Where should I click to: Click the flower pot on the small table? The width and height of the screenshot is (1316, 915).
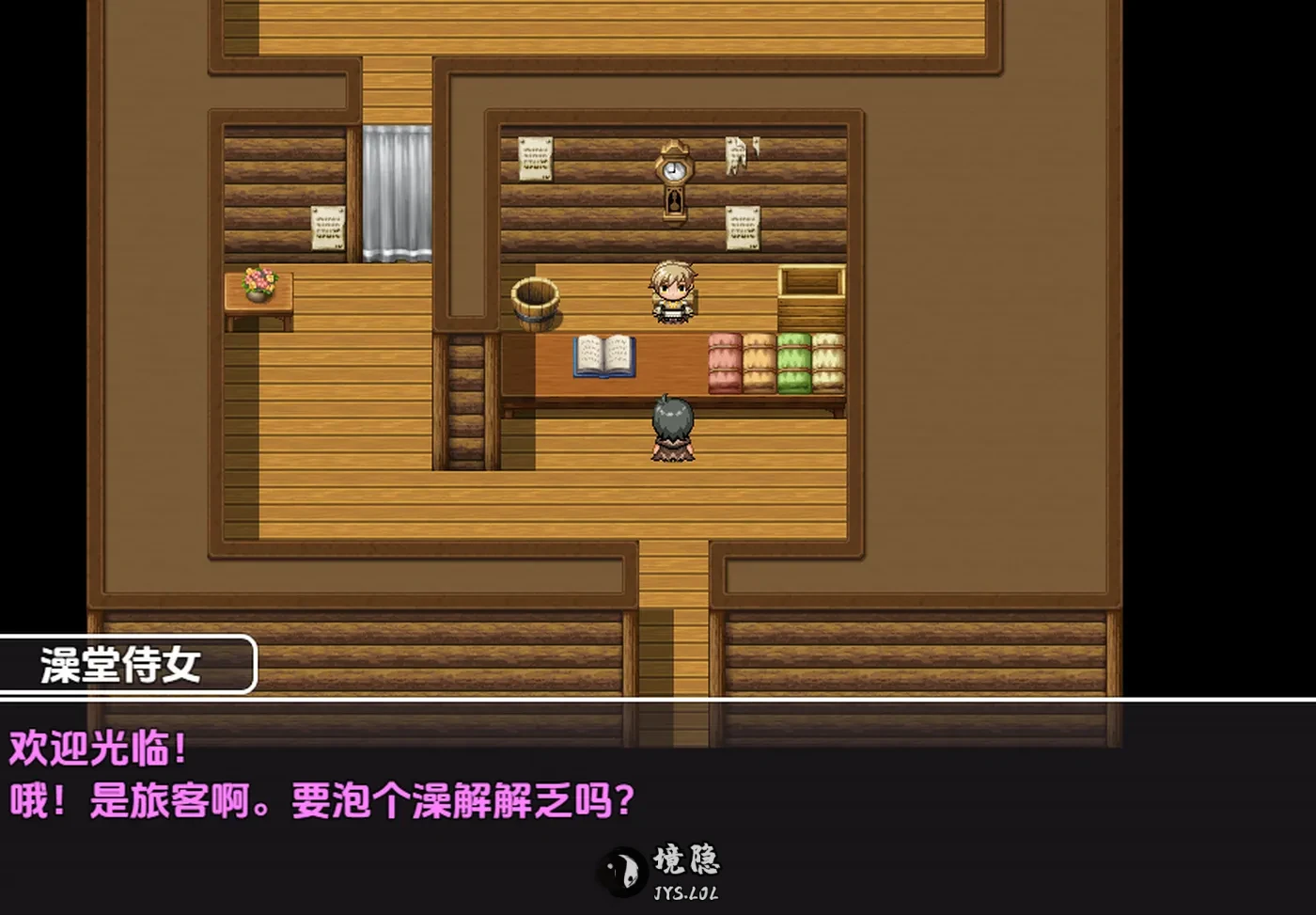(257, 282)
